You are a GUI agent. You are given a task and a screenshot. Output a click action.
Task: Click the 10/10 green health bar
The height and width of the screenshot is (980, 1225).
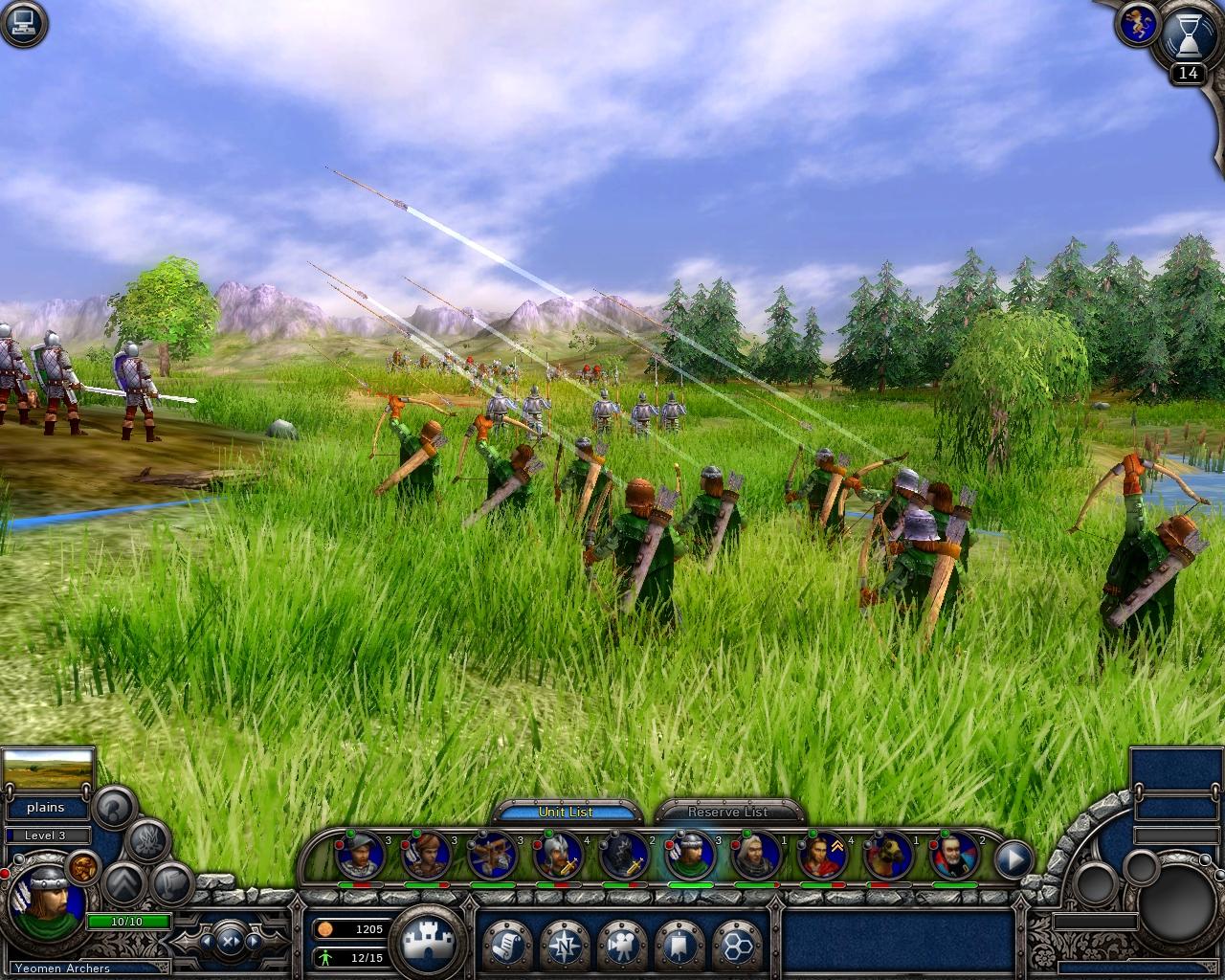point(128,922)
